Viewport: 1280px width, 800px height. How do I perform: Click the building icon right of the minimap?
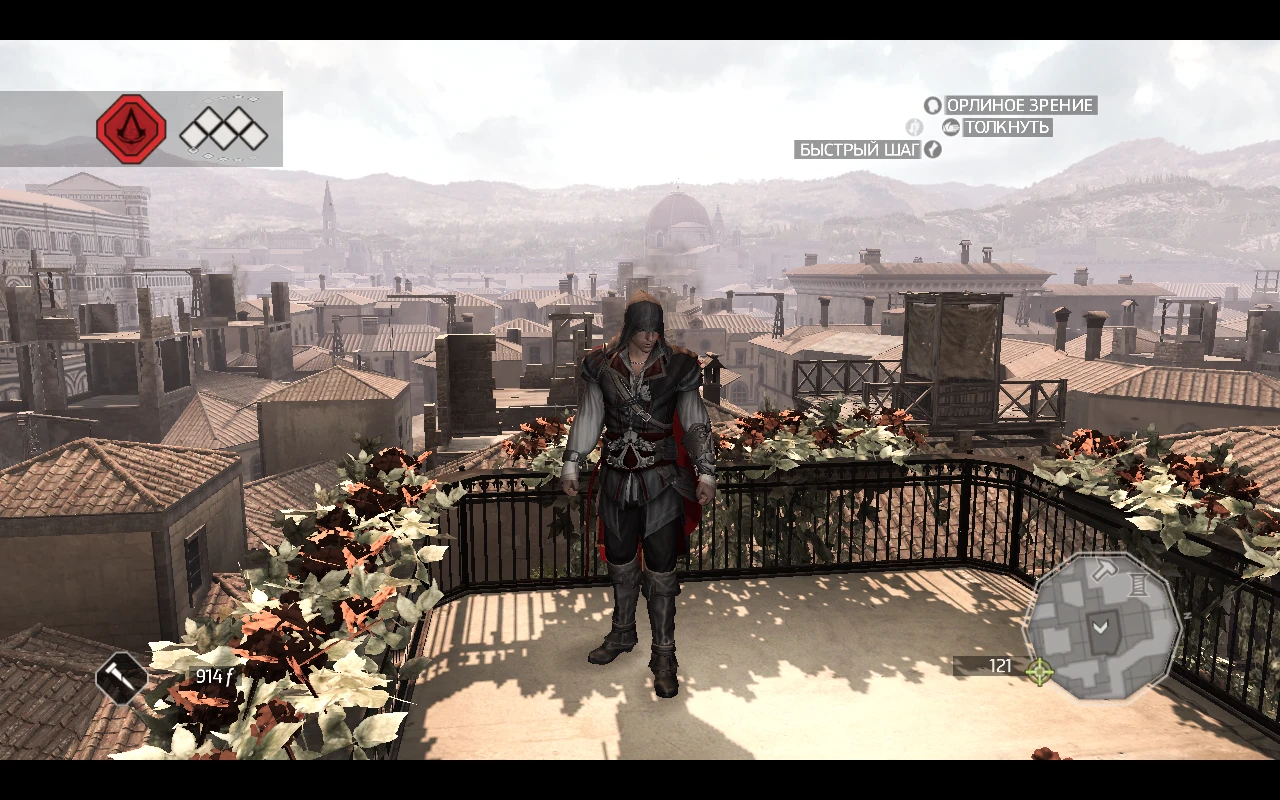(x=1139, y=584)
